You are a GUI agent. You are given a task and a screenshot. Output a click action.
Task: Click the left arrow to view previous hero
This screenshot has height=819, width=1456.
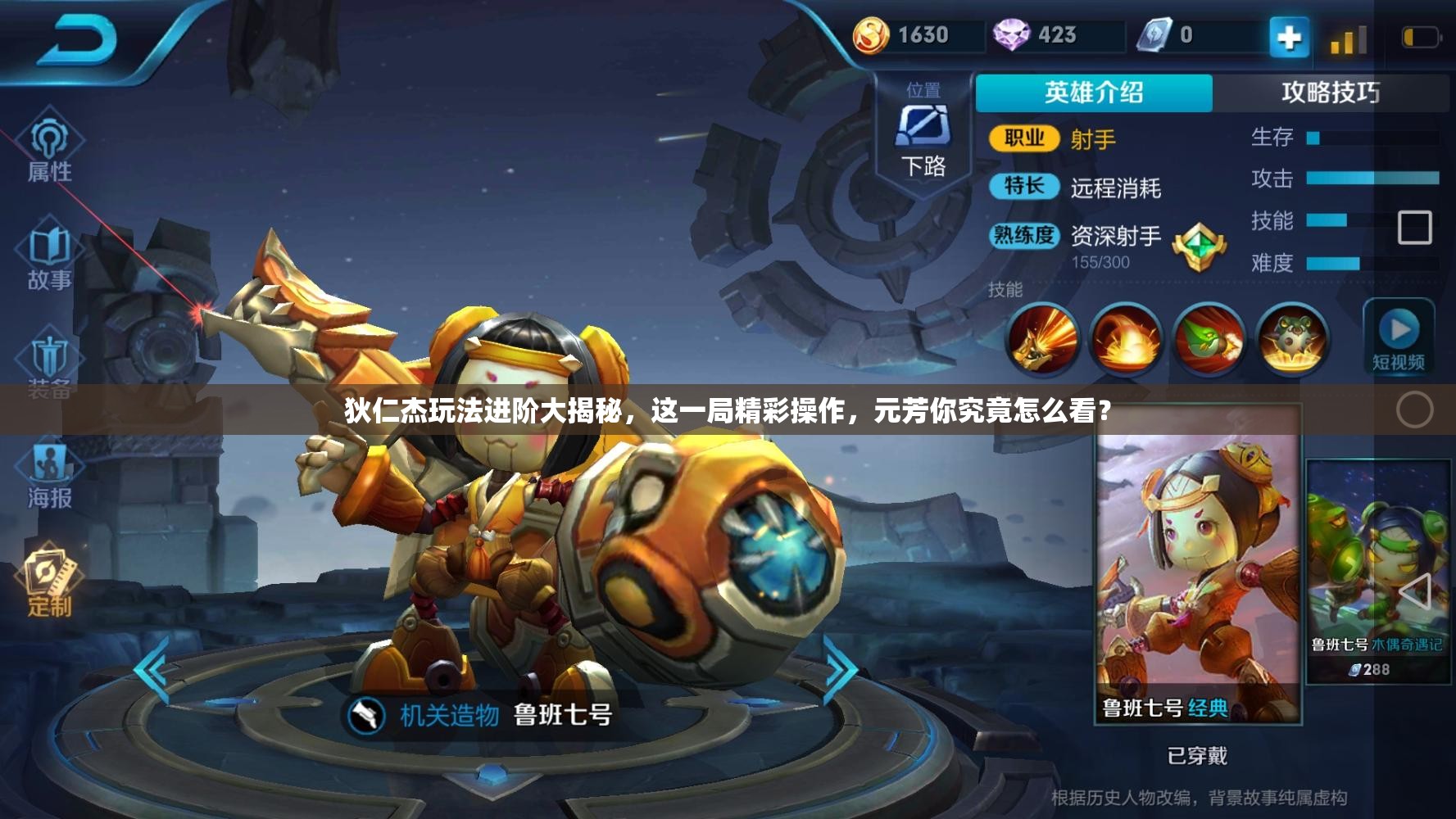[151, 670]
